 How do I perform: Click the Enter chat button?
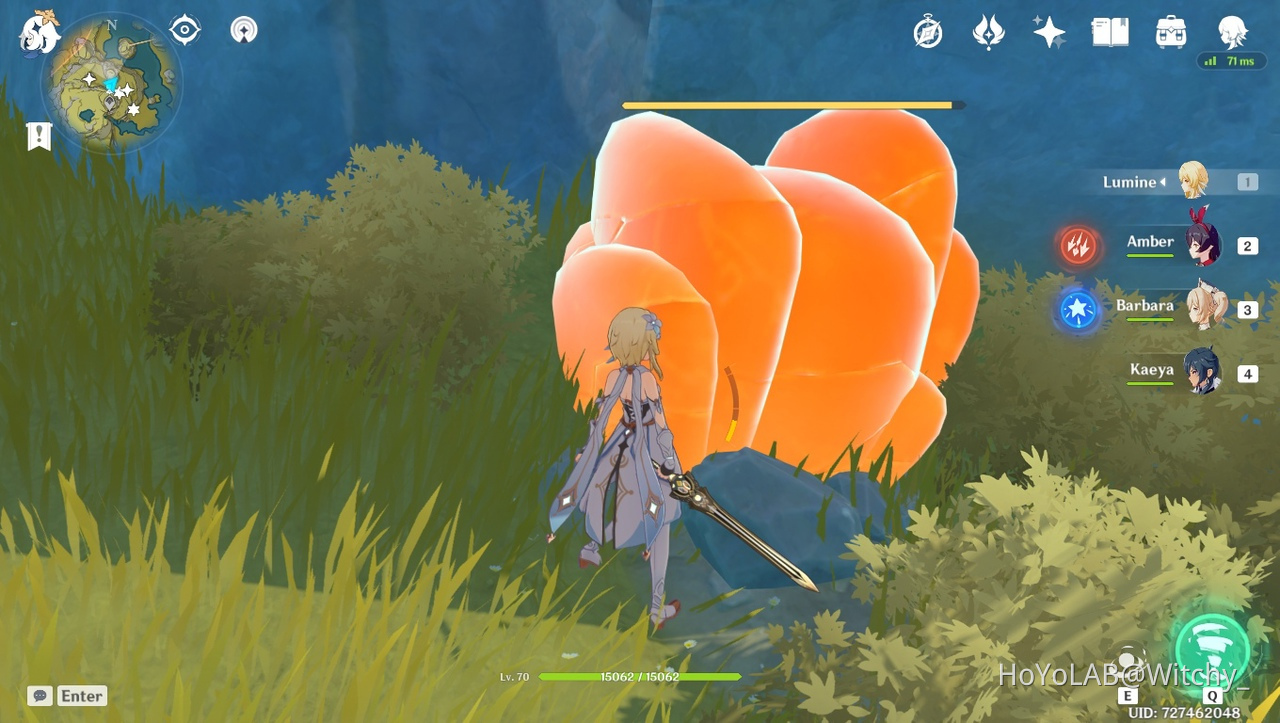pos(82,695)
